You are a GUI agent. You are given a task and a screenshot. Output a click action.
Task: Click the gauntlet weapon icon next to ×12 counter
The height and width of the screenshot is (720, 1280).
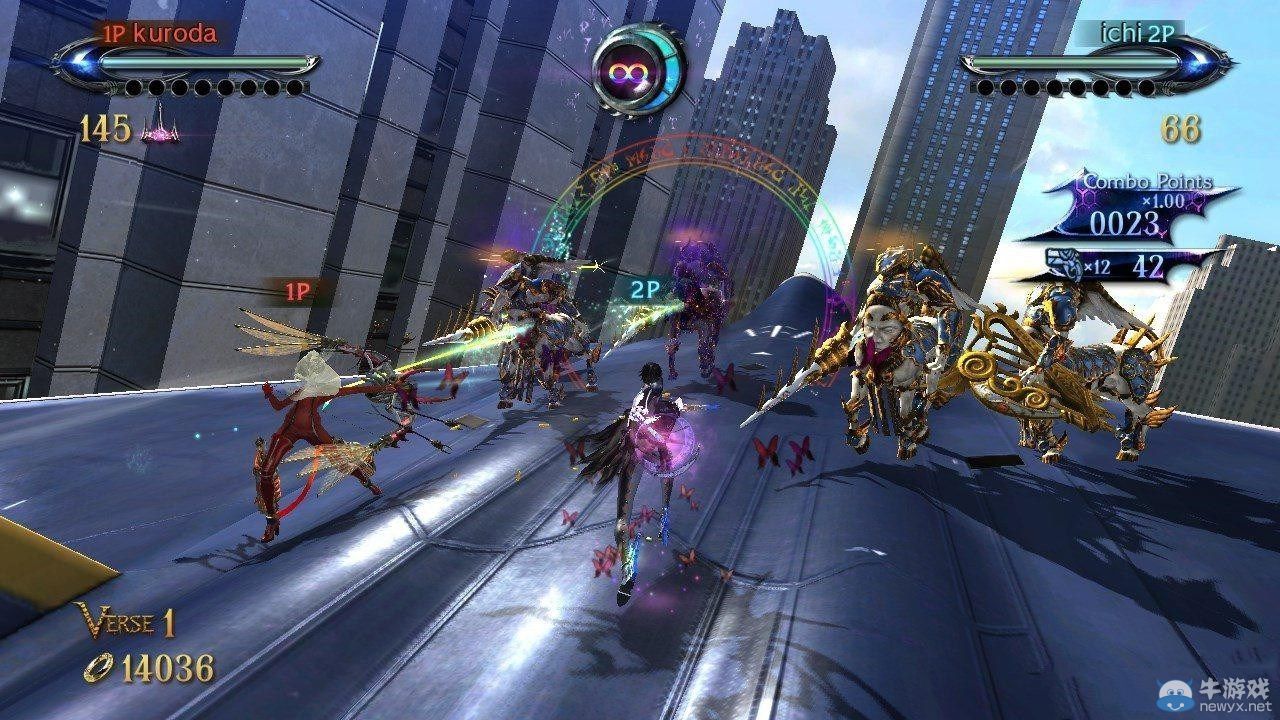[x=1062, y=262]
